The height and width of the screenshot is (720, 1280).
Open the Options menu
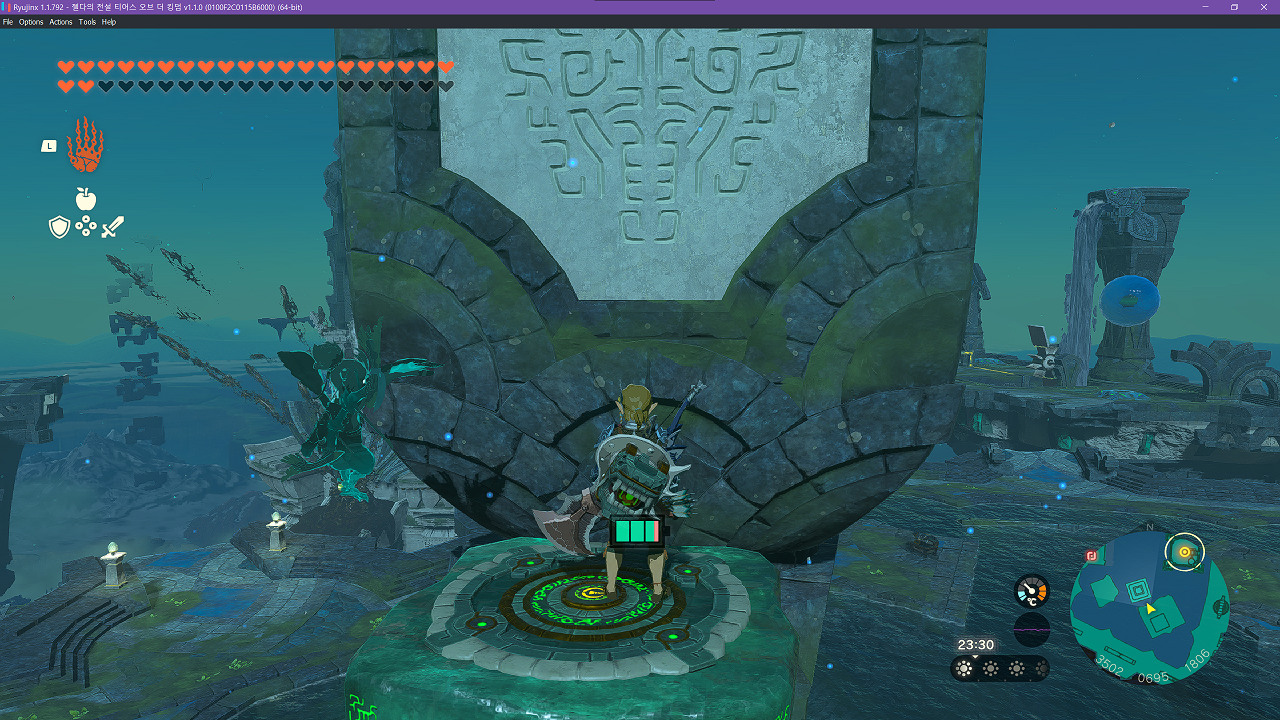31,22
